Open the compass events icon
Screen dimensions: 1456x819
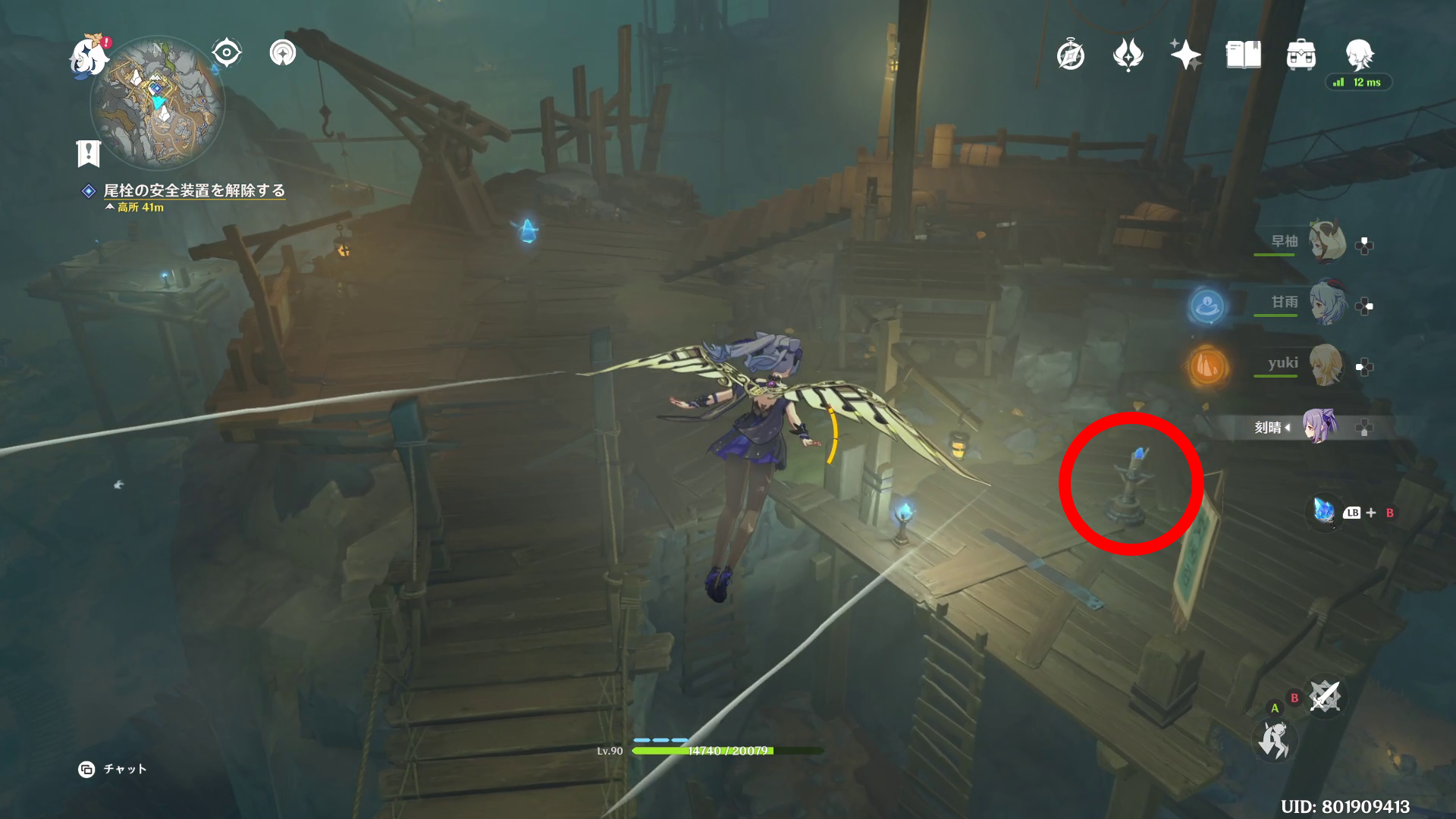(x=1070, y=55)
